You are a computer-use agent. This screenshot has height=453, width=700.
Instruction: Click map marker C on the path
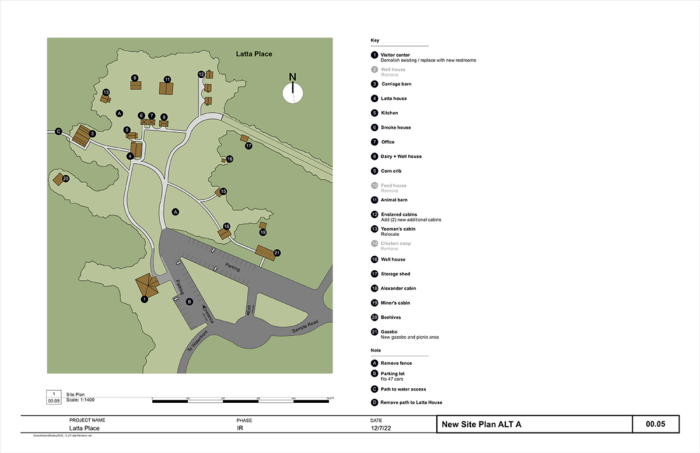[x=58, y=131]
